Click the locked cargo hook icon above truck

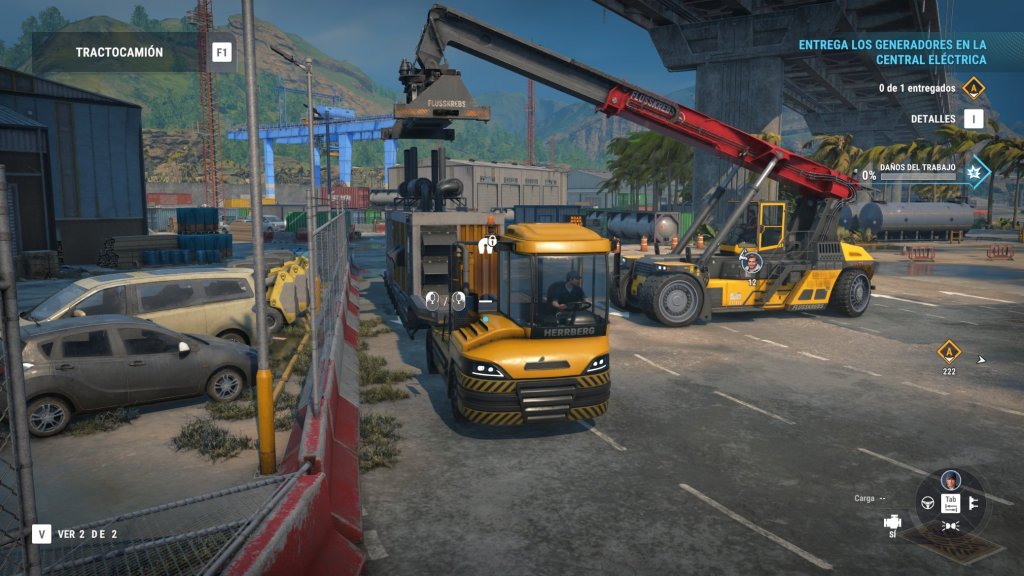point(489,243)
